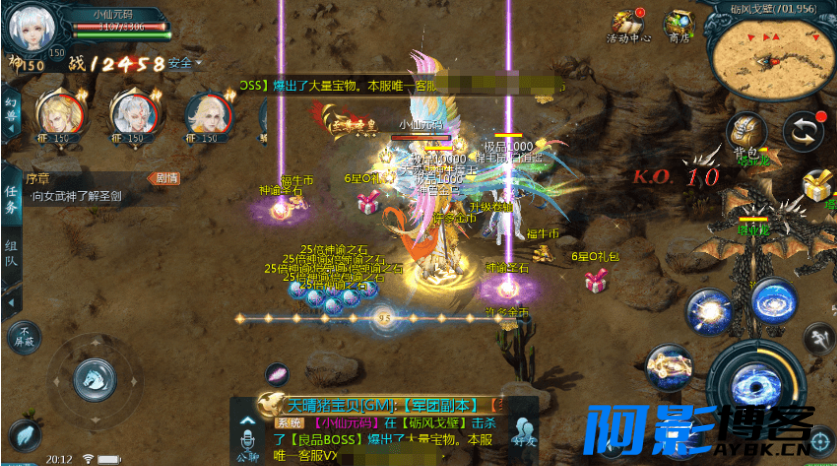Click the 剧情 story tag
This screenshot has height=466, width=837.
coord(166,178)
